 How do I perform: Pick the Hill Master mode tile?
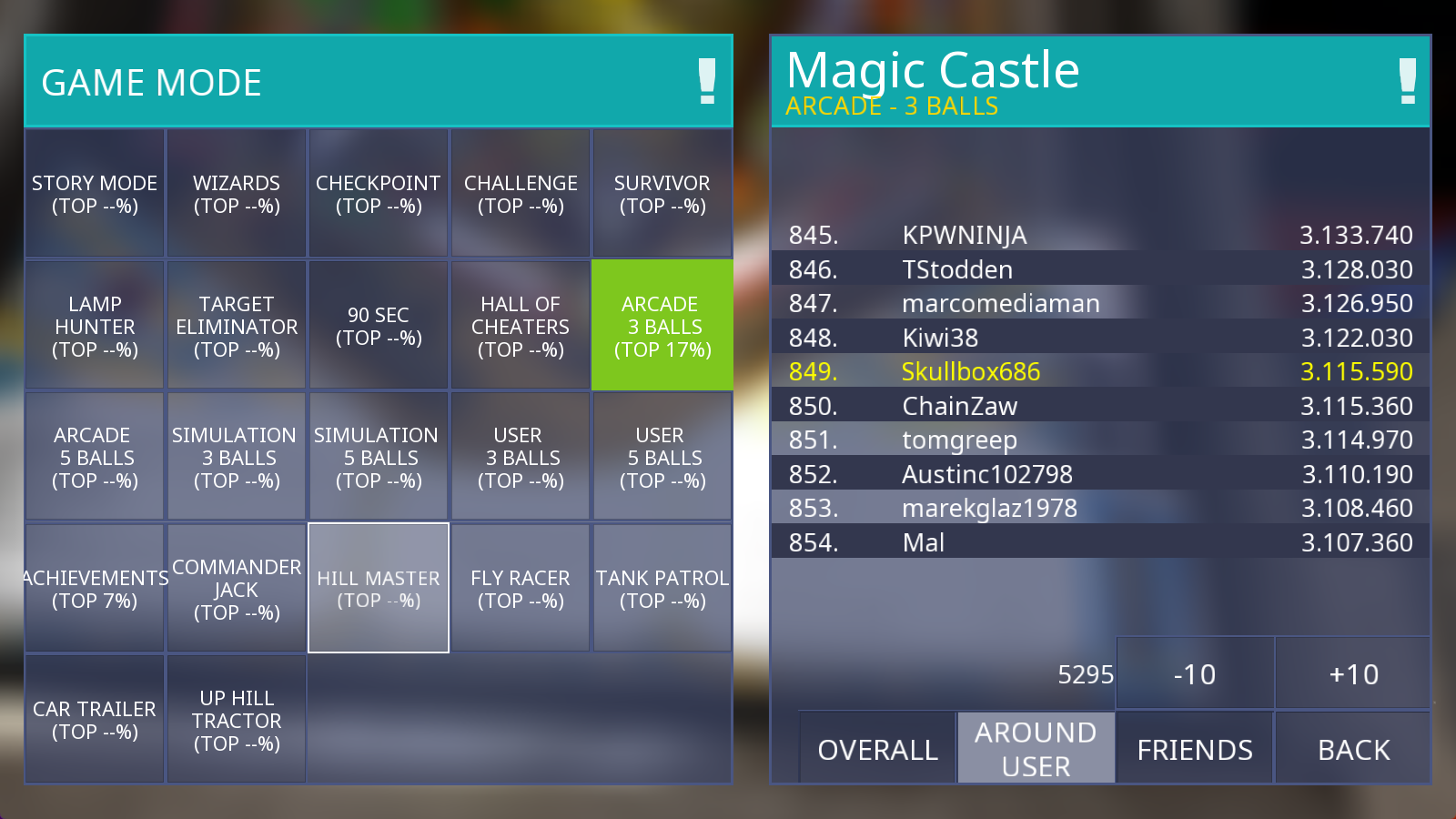(379, 588)
